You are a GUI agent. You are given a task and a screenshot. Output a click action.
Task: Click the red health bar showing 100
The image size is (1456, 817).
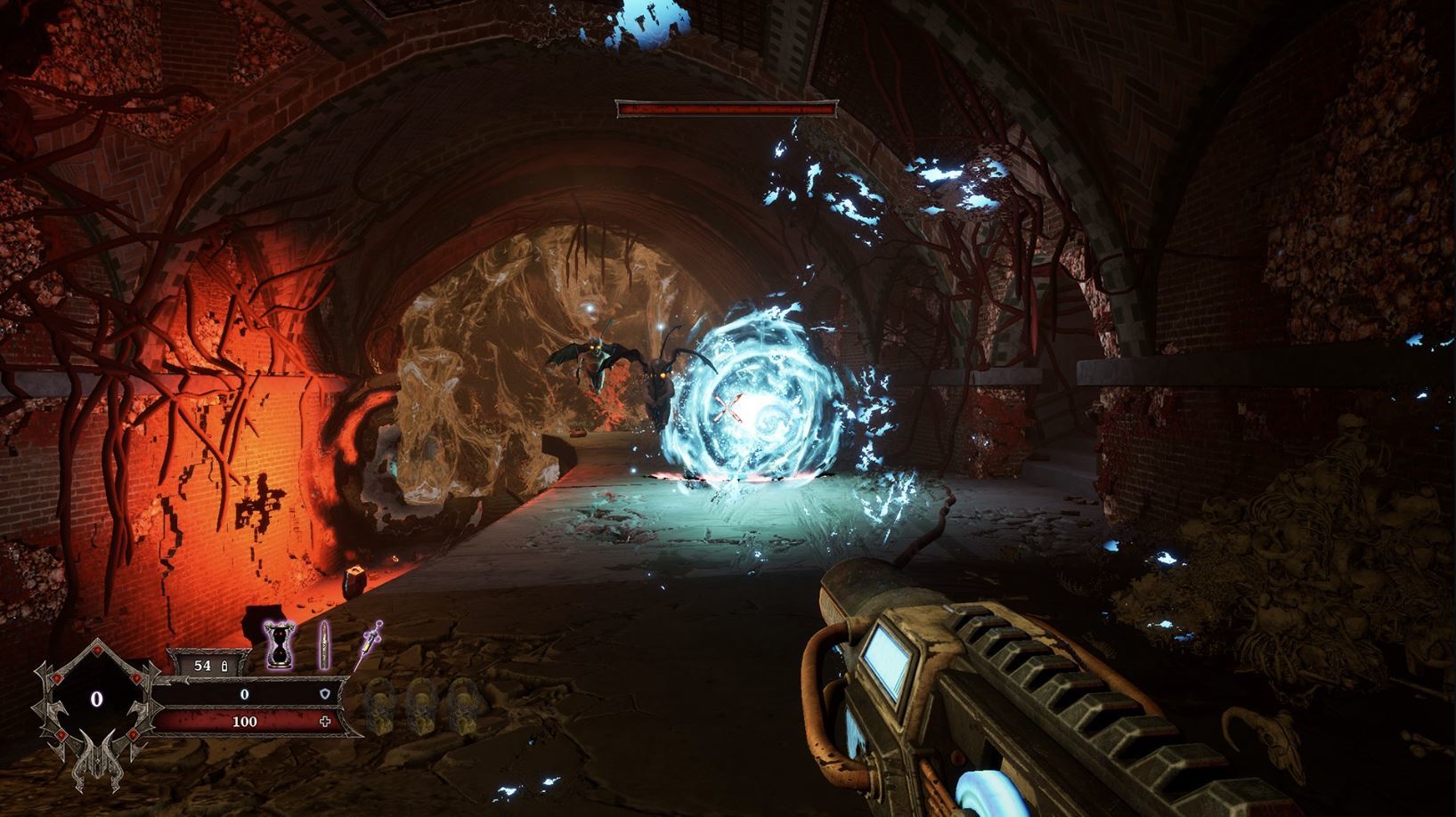(245, 722)
